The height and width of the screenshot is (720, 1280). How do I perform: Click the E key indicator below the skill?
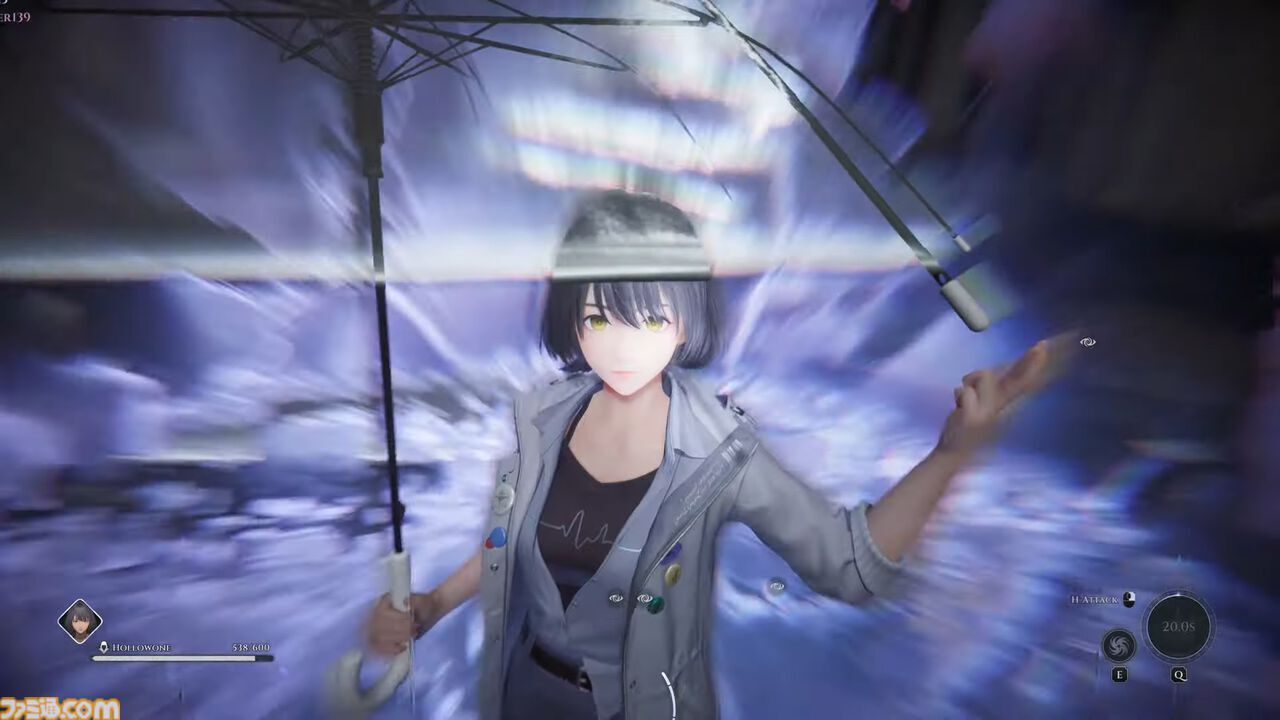pyautogui.click(x=1120, y=674)
